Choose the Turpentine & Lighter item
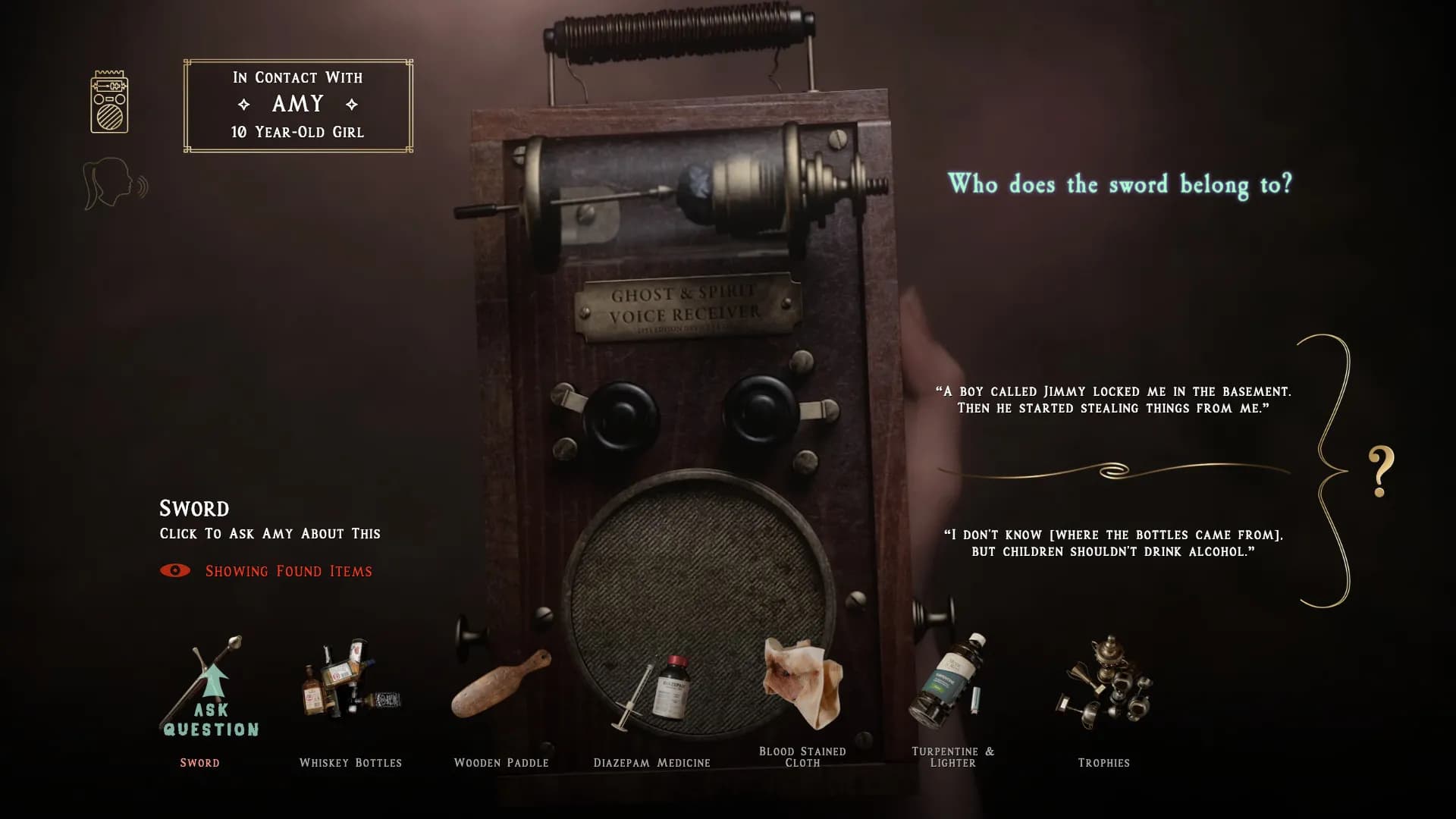Image resolution: width=1456 pixels, height=819 pixels. click(x=951, y=679)
